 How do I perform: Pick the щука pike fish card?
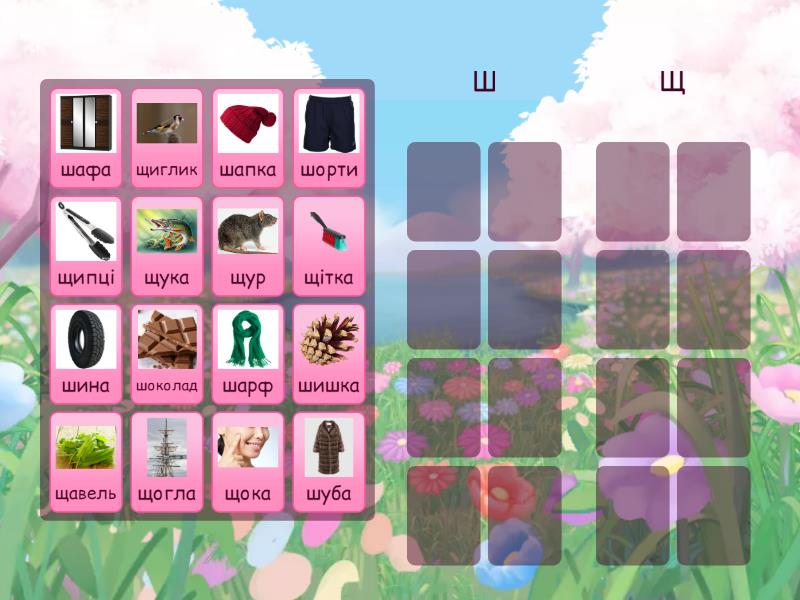pos(167,246)
